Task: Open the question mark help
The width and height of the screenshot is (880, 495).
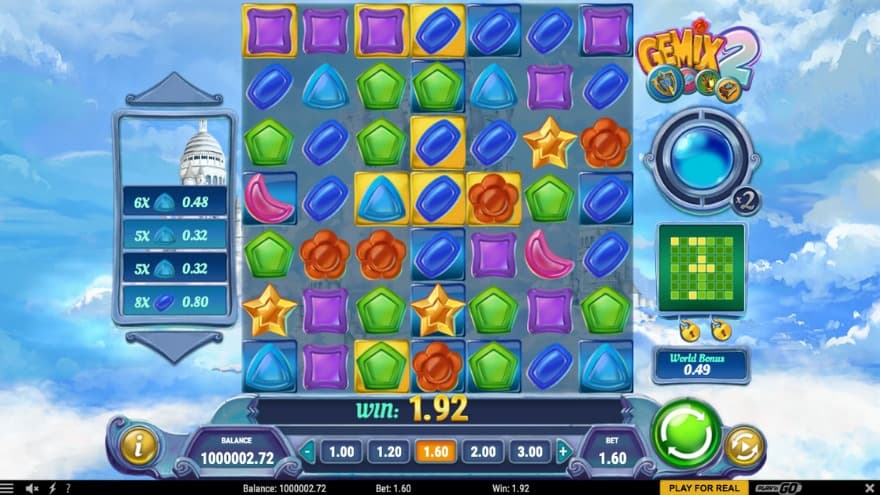Action: (x=67, y=488)
